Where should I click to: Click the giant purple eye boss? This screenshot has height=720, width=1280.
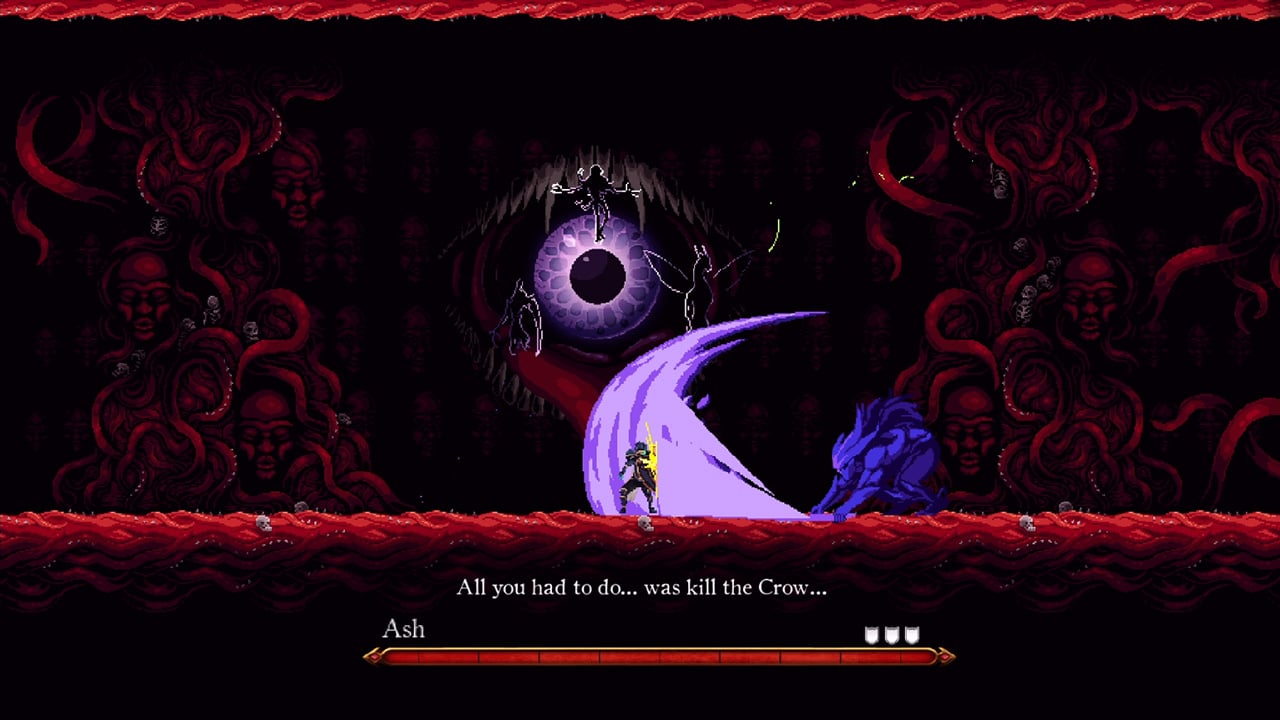click(595, 275)
